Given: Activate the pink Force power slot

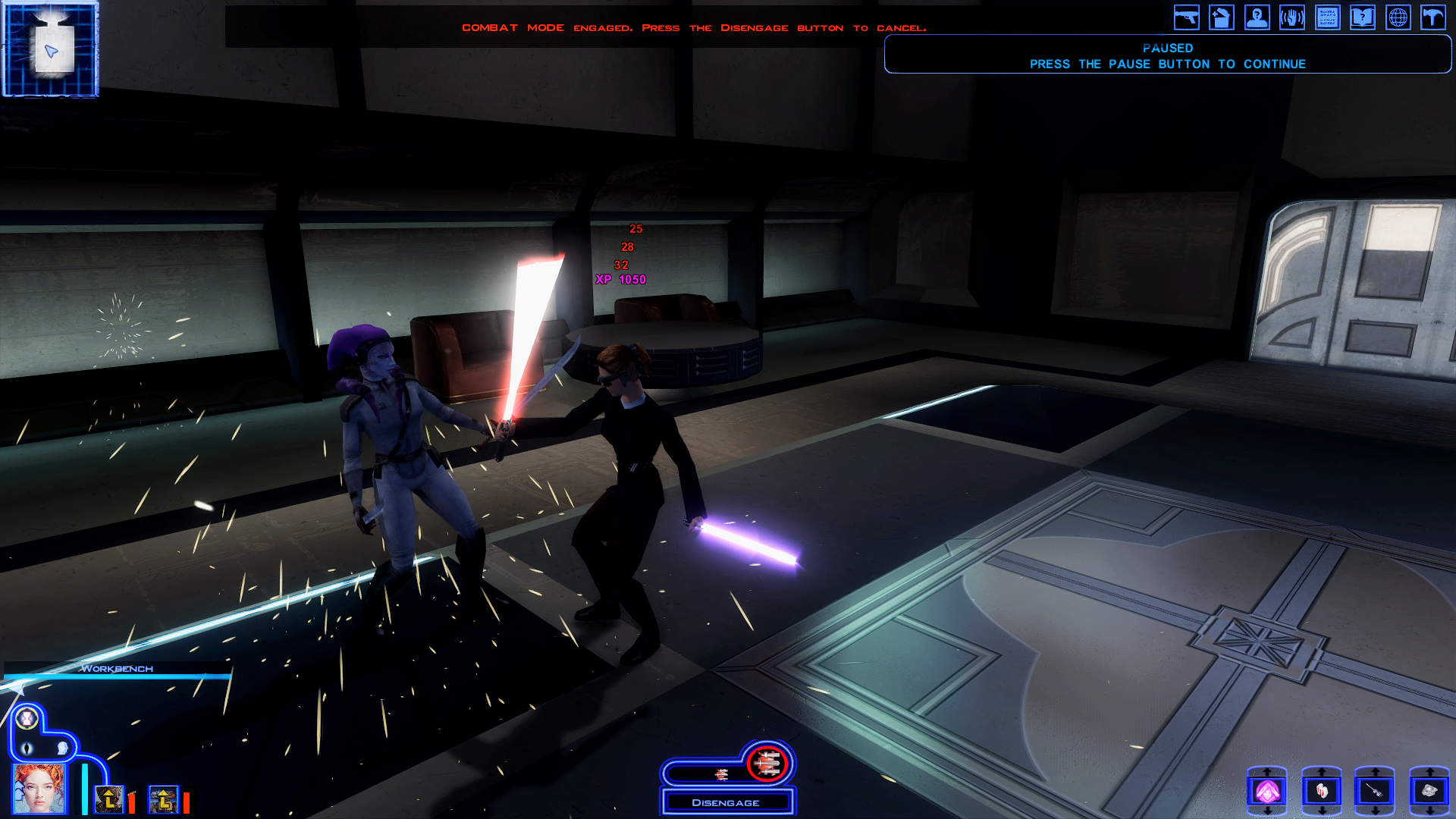Looking at the screenshot, I should coord(1267,792).
